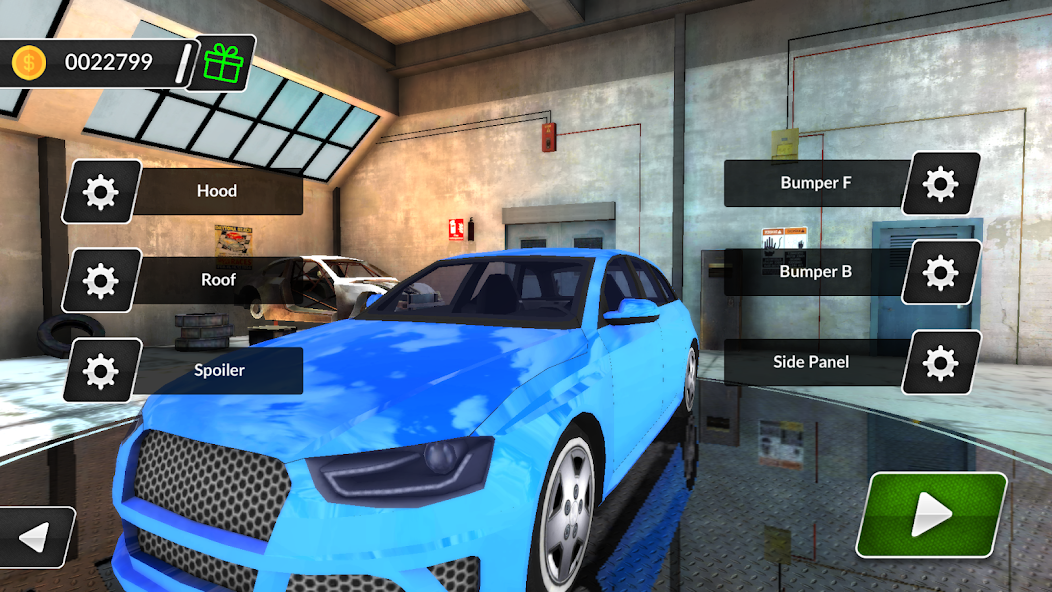This screenshot has width=1052, height=592.
Task: Click the gear icon beside Roof
Action: pos(101,281)
